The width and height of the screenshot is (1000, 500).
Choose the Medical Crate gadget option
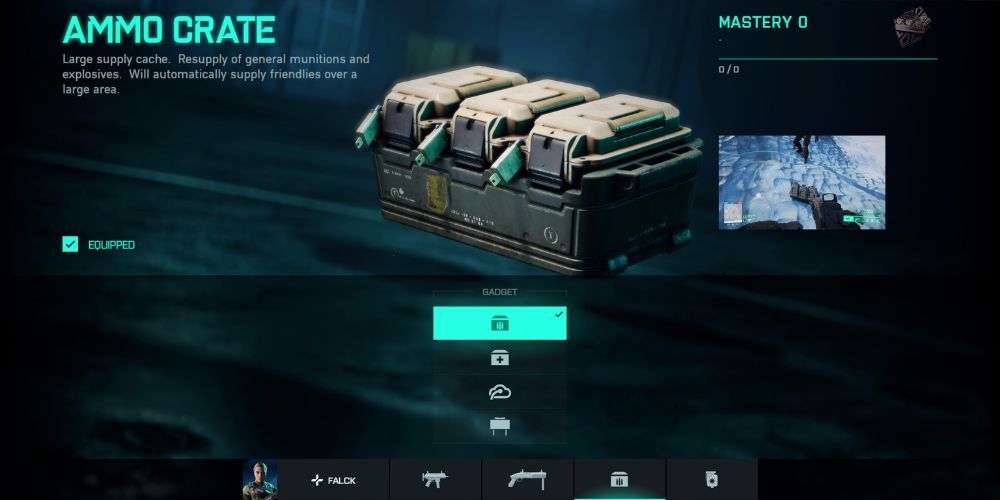500,358
